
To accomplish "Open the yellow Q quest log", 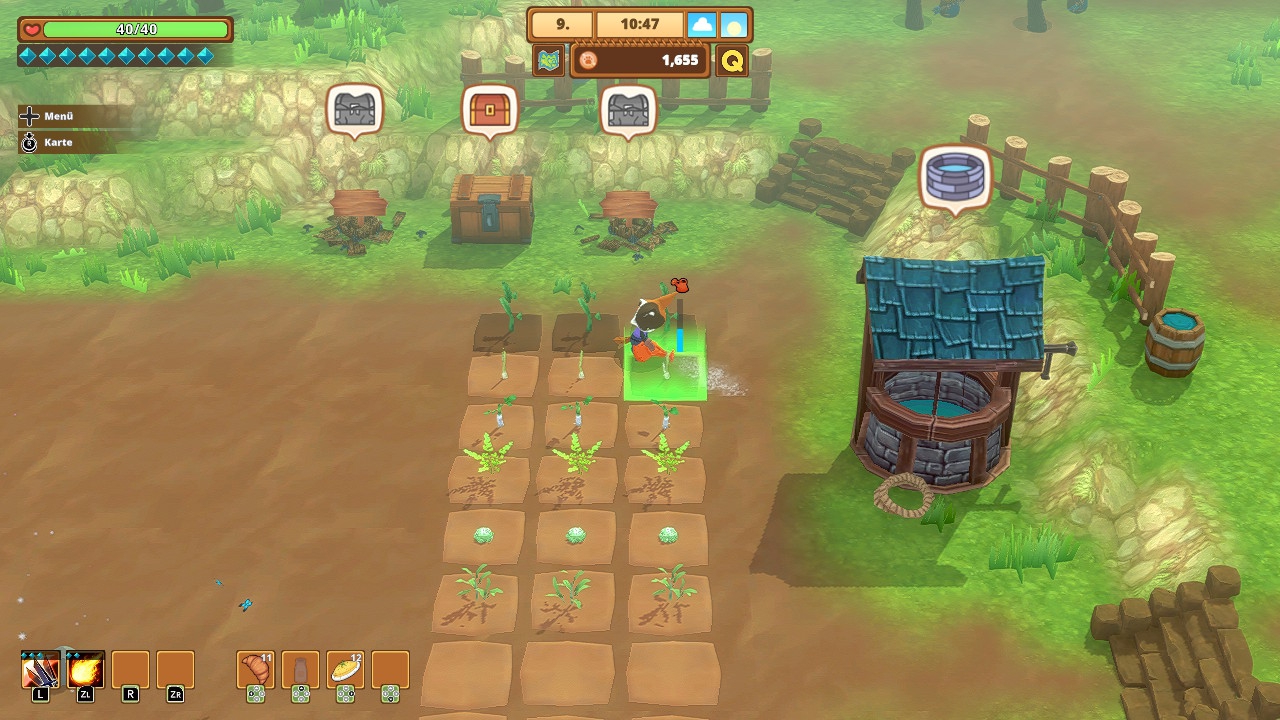I will [732, 61].
